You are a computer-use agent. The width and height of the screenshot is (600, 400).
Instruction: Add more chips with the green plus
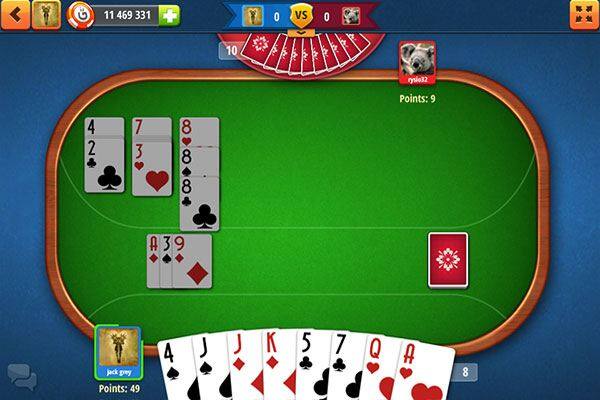[169, 15]
